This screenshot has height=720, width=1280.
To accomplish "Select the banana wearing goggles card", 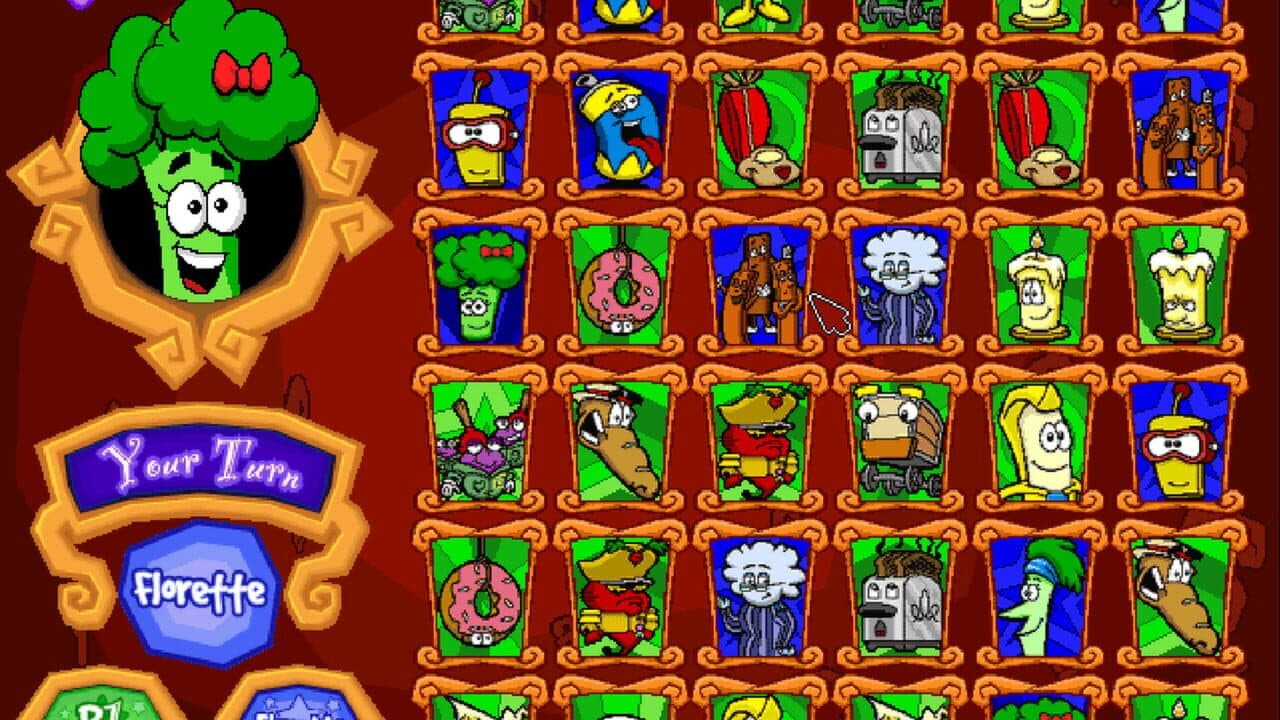I will click(x=480, y=130).
